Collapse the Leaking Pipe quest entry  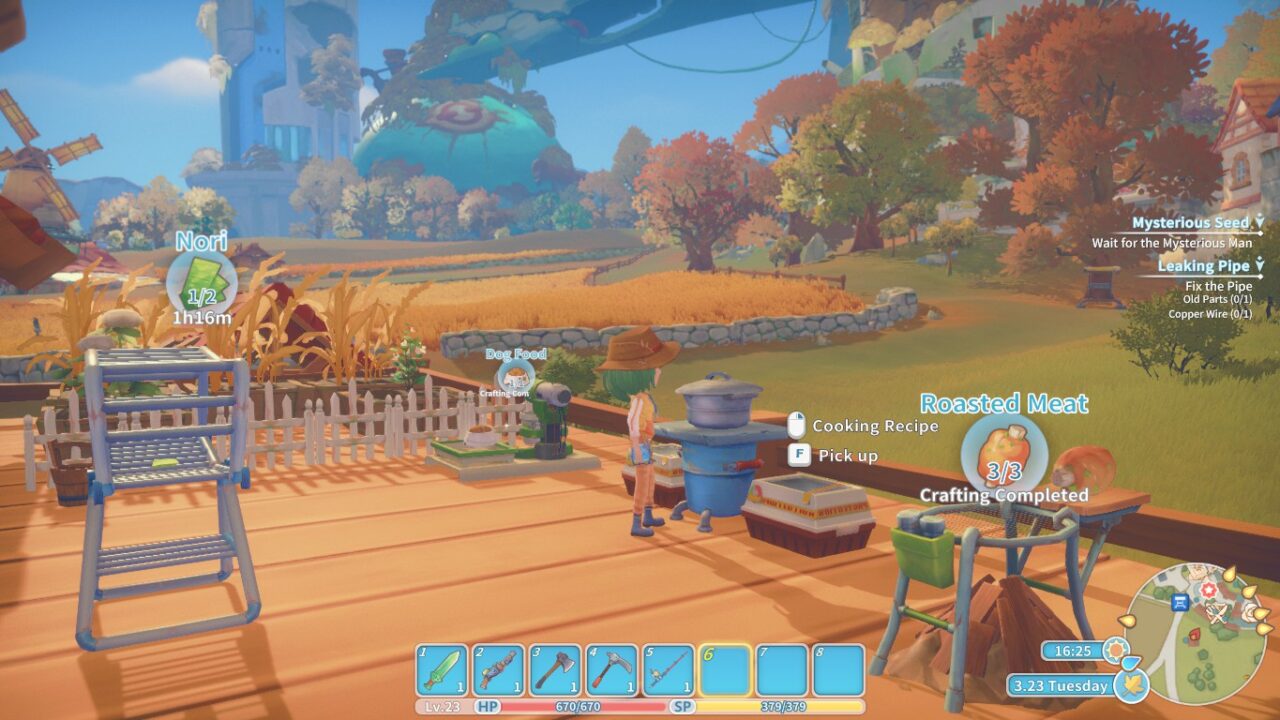tap(1261, 266)
